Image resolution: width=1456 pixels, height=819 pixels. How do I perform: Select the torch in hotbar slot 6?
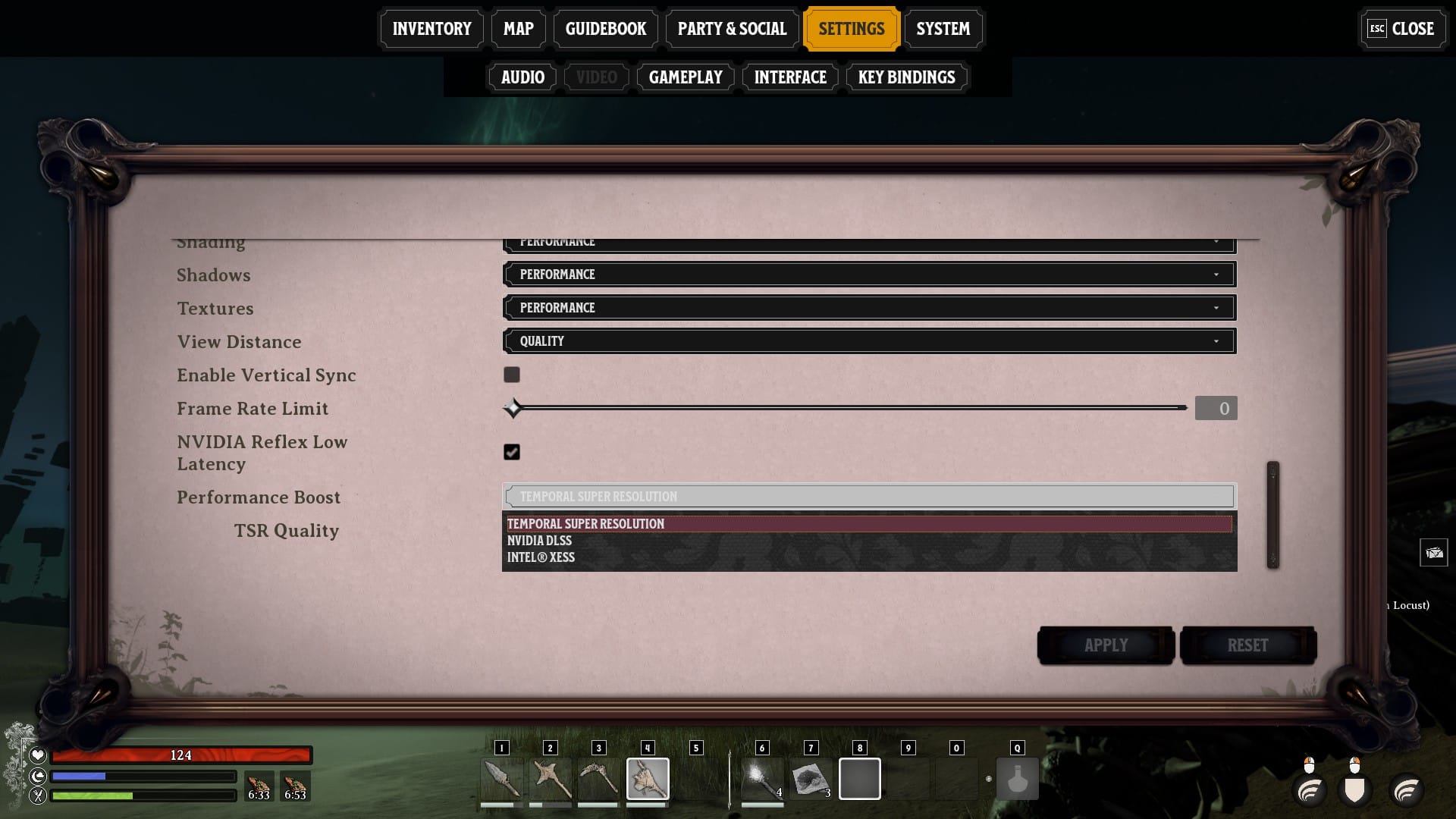pyautogui.click(x=762, y=779)
